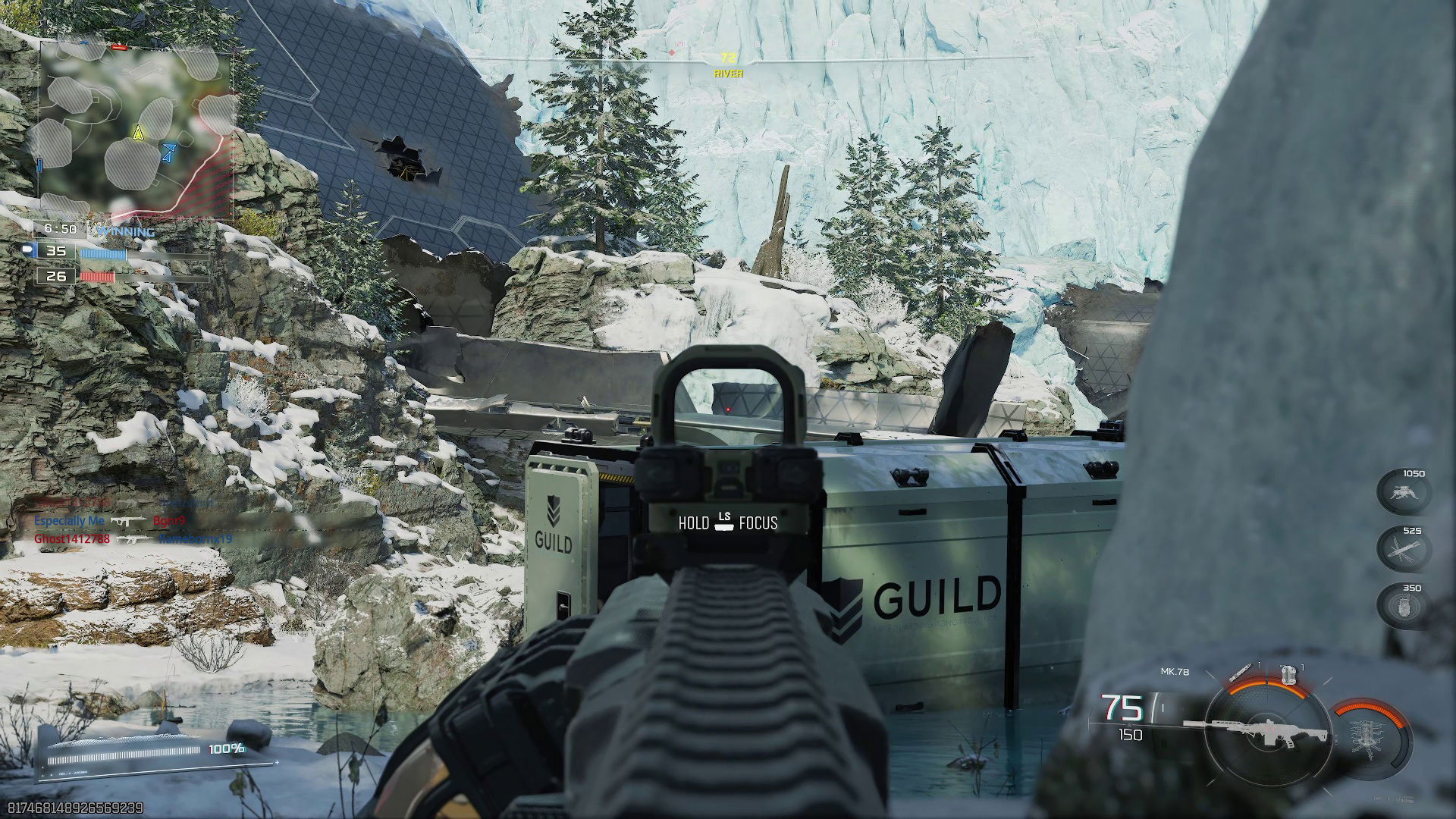Select the WINNING status label
The height and width of the screenshot is (819, 1456).
(125, 230)
